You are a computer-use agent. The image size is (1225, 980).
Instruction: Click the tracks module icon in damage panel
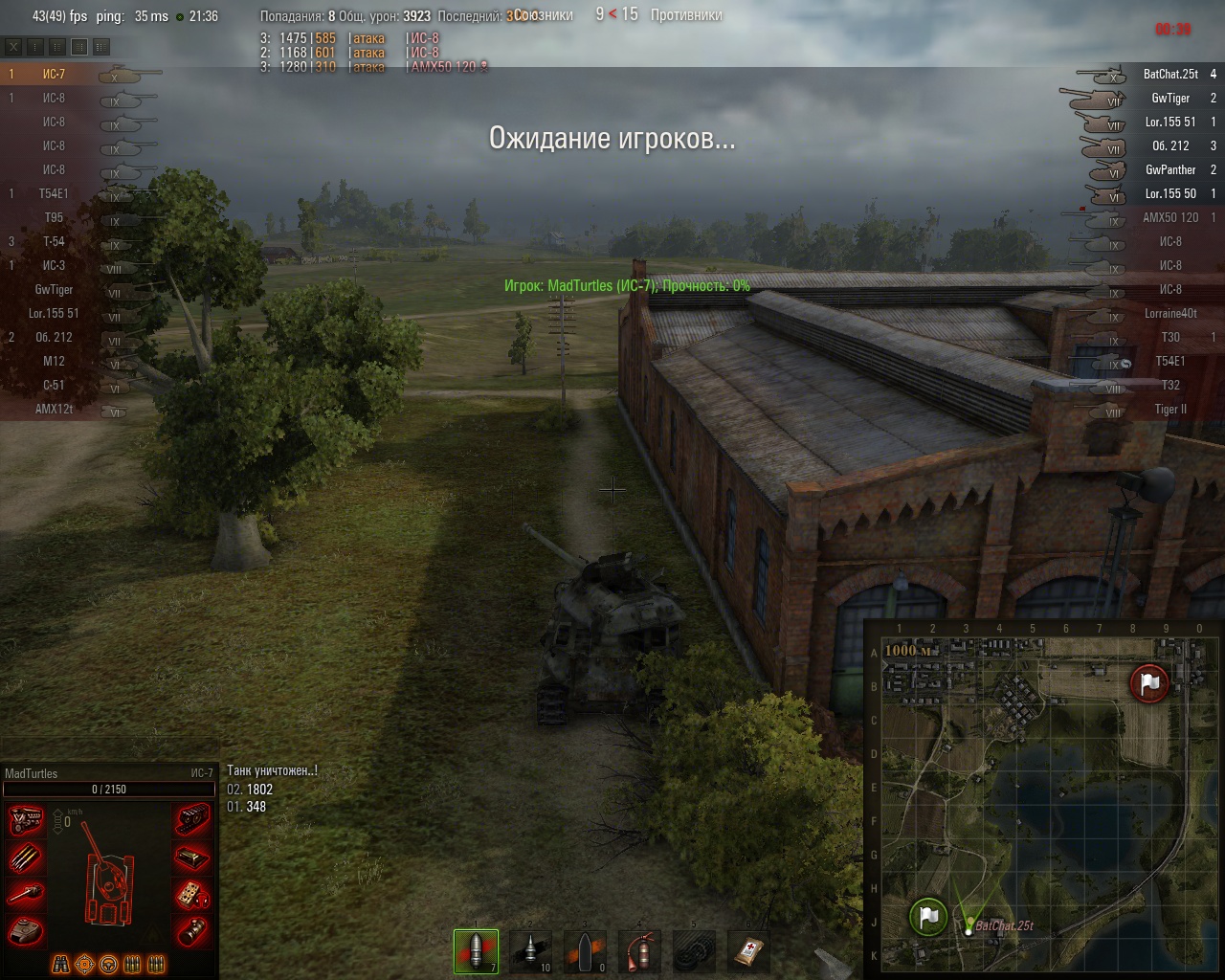coord(192,821)
